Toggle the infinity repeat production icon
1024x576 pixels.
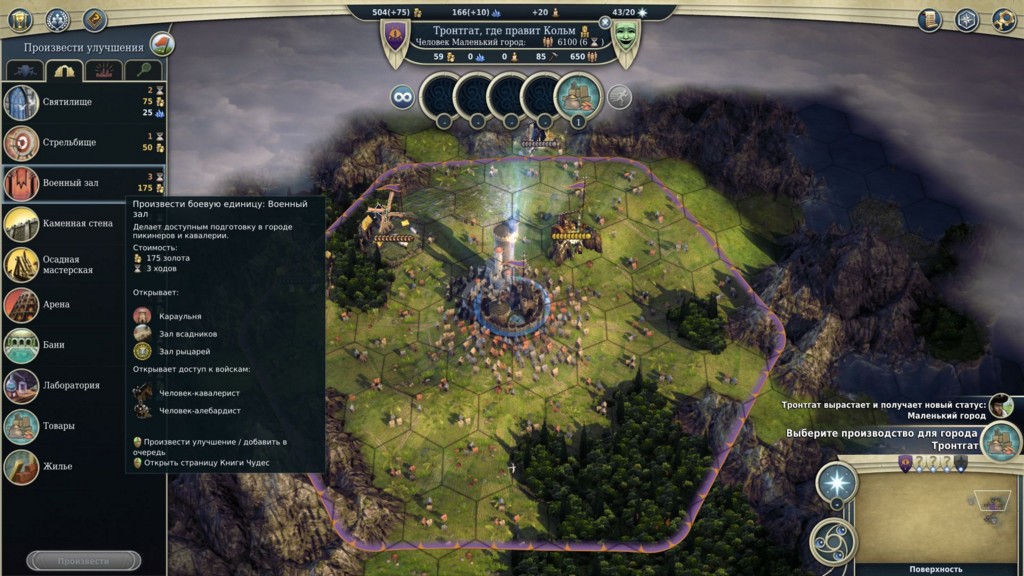coord(403,97)
